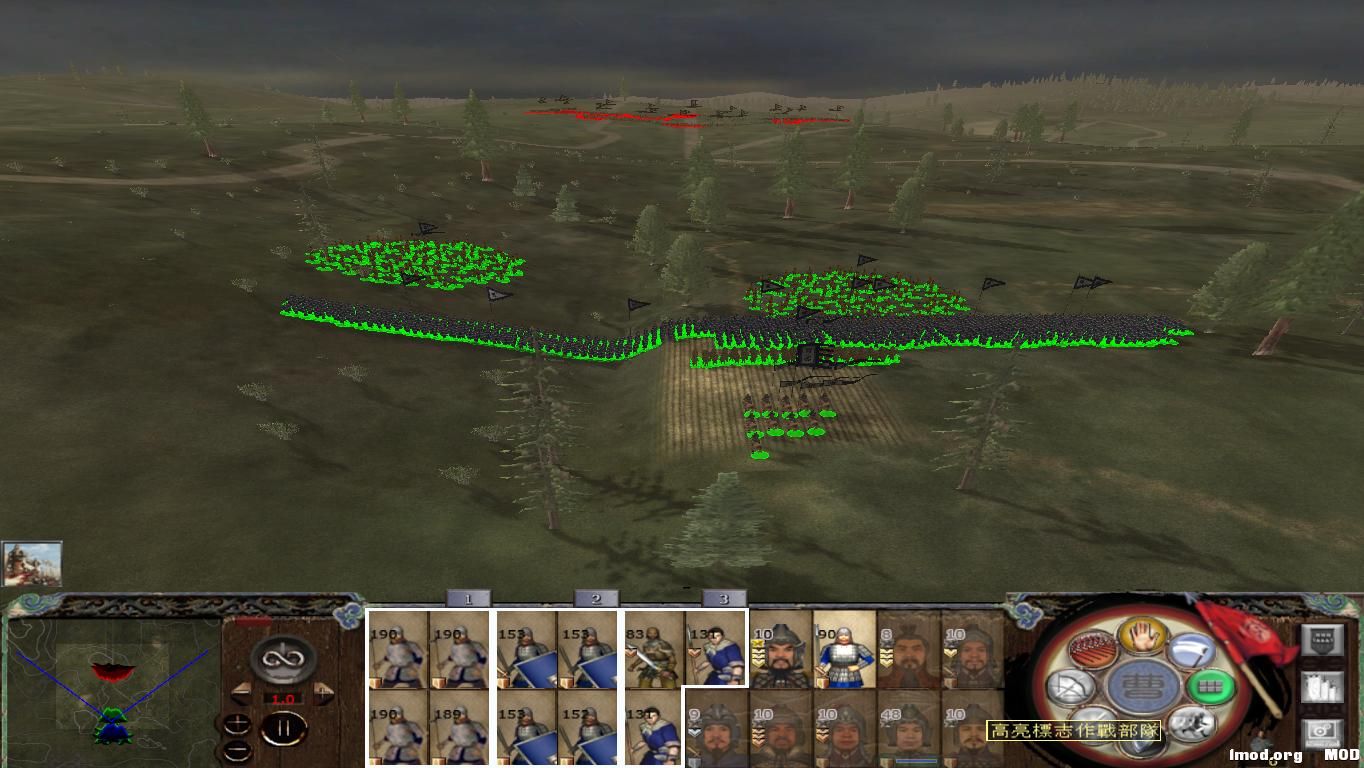Select the scythe weapon icon on the radial wheel

[x=1188, y=649]
